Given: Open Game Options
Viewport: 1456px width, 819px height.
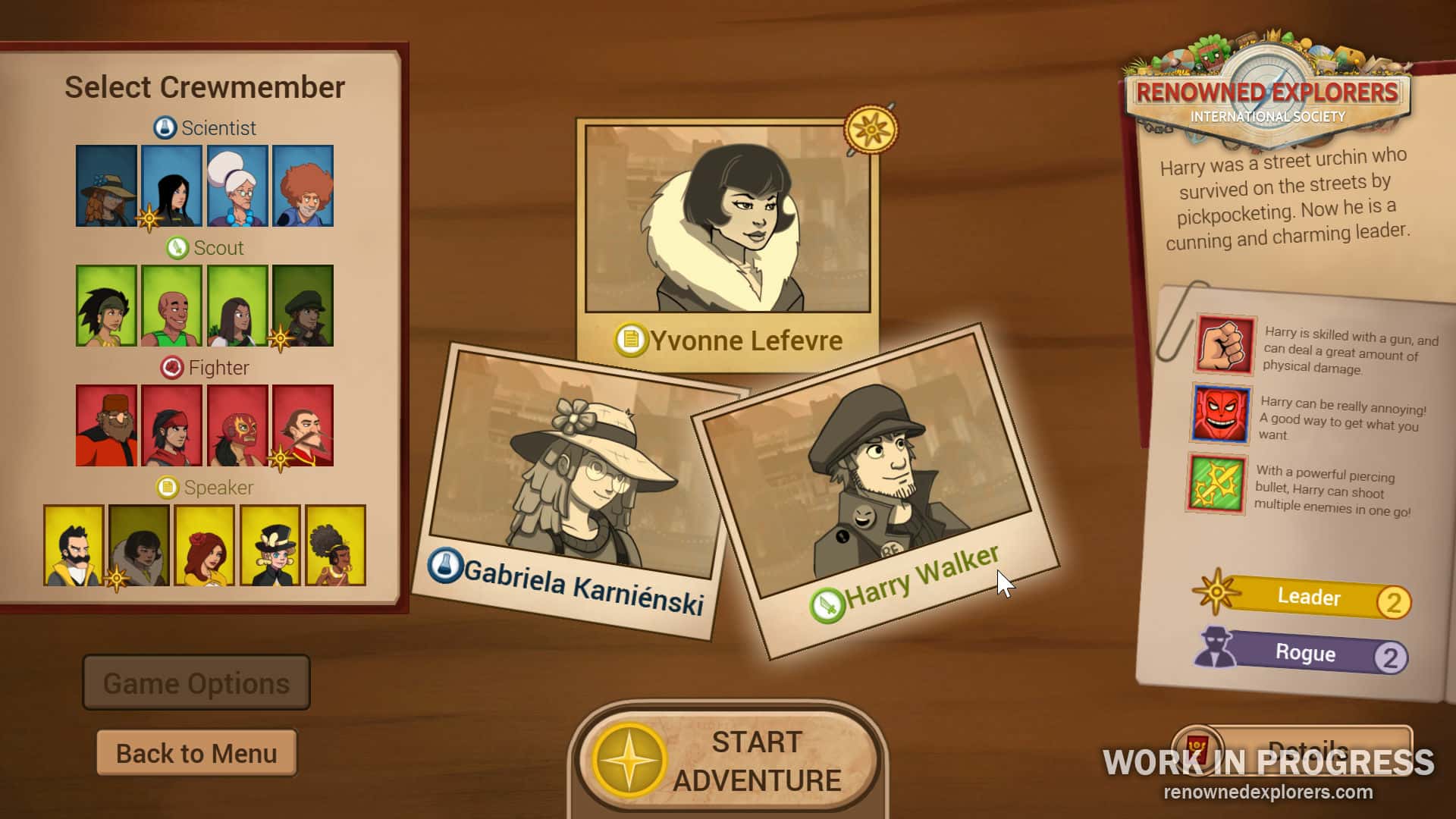Looking at the screenshot, I should coord(196,682).
